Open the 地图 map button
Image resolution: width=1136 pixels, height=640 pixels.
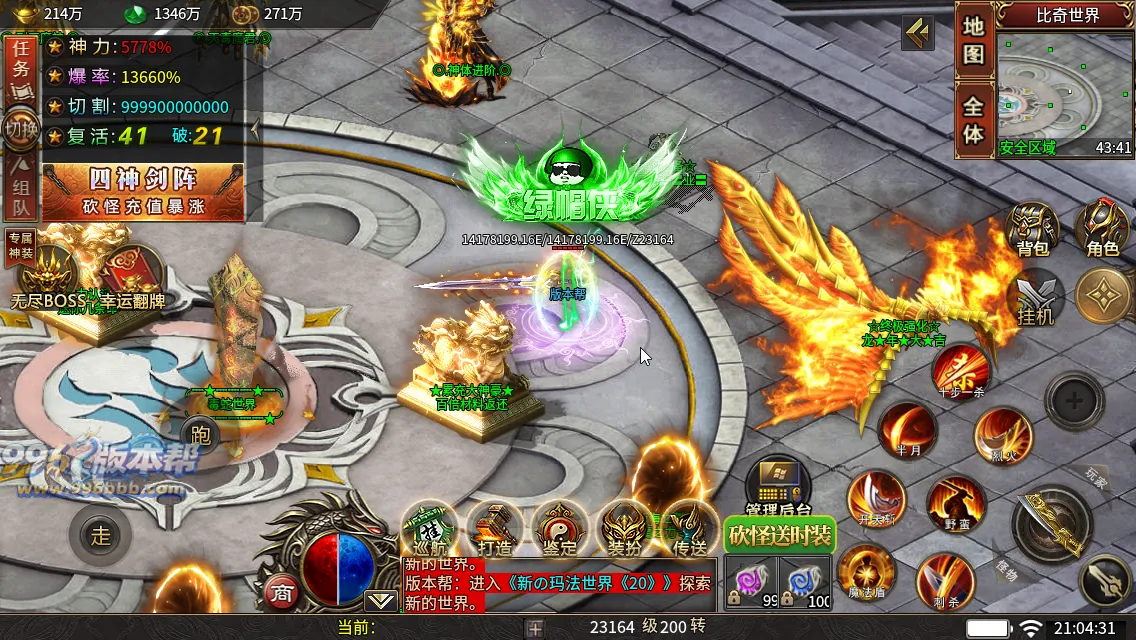tap(974, 41)
